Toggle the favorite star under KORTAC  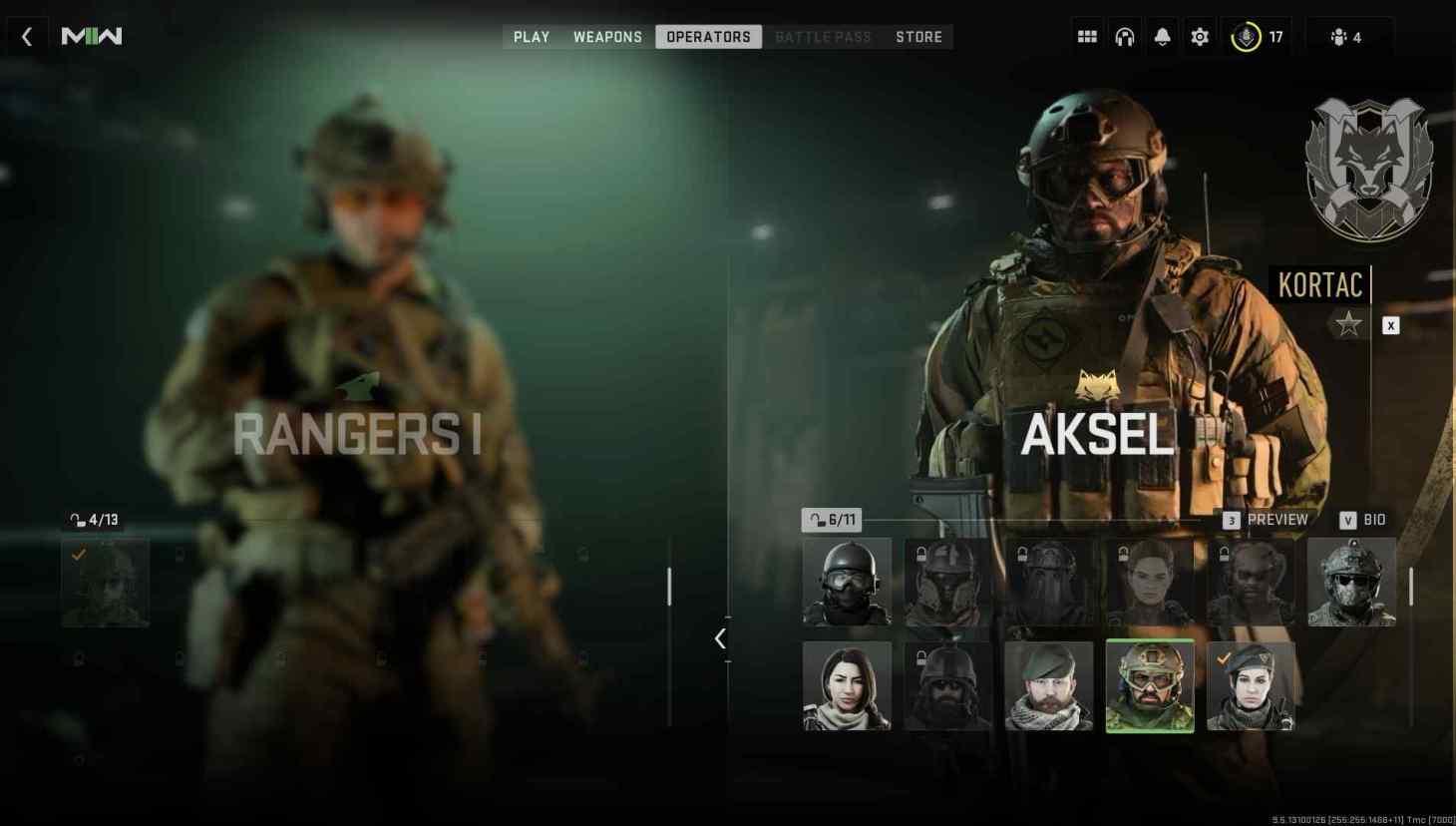click(x=1348, y=323)
